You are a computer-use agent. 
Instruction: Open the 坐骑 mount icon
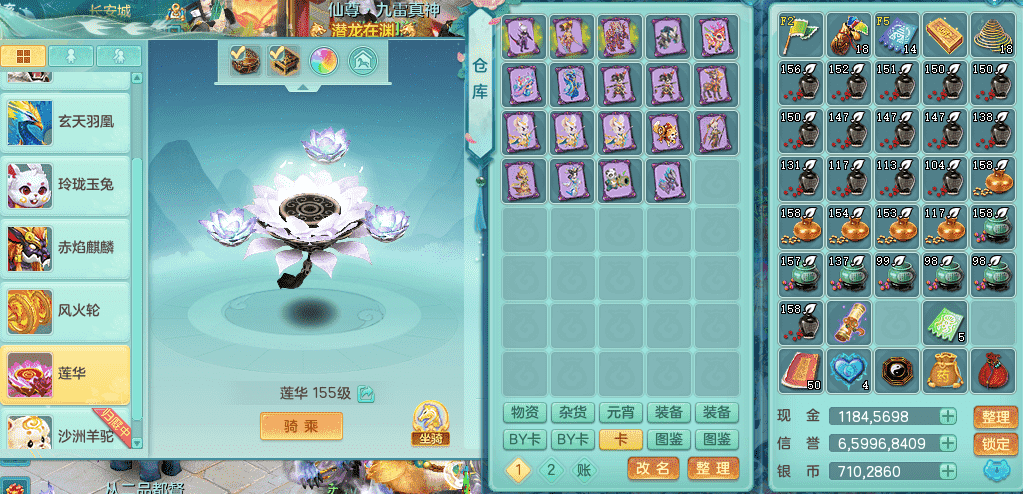[428, 424]
